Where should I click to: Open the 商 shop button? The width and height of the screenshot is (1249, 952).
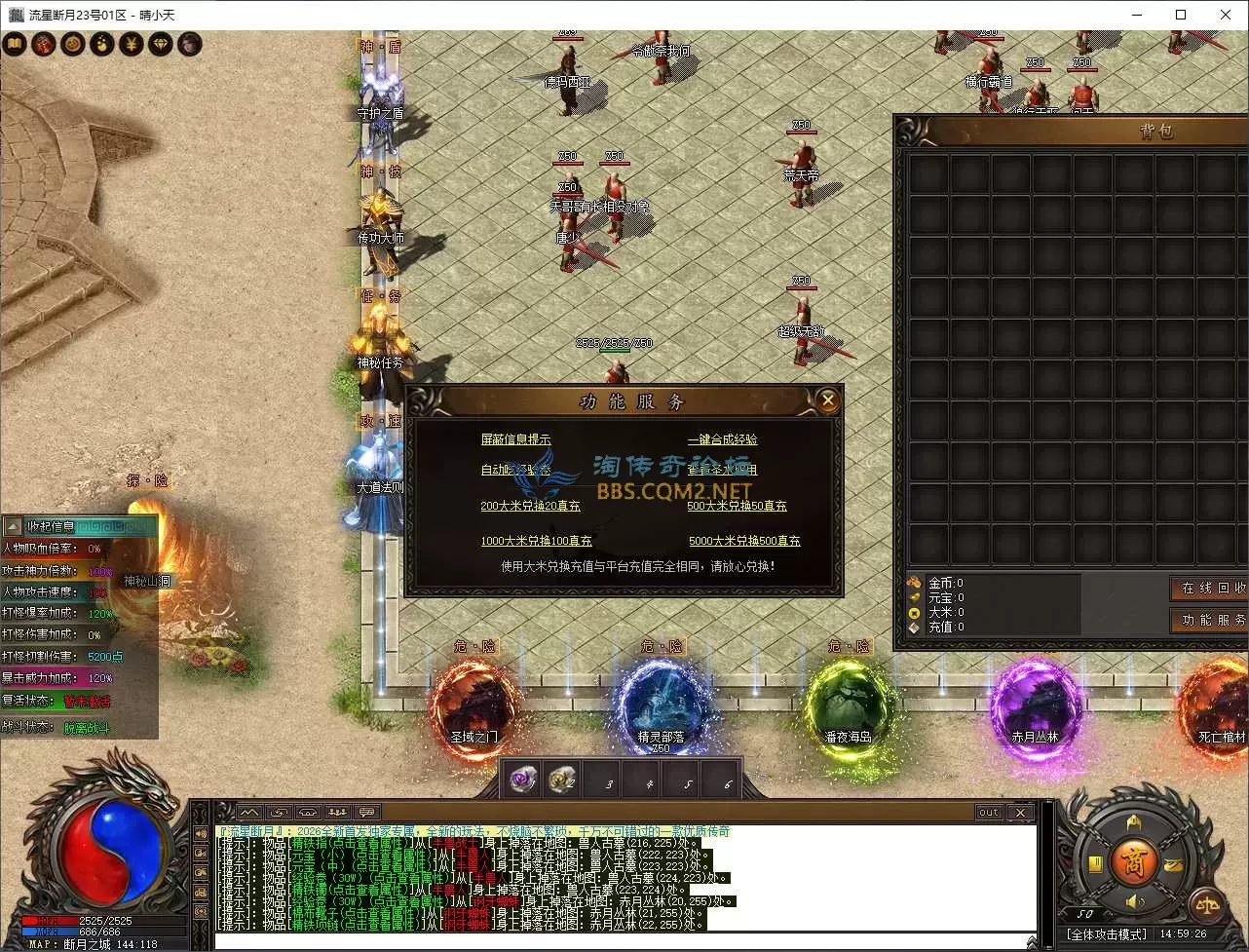click(1134, 861)
